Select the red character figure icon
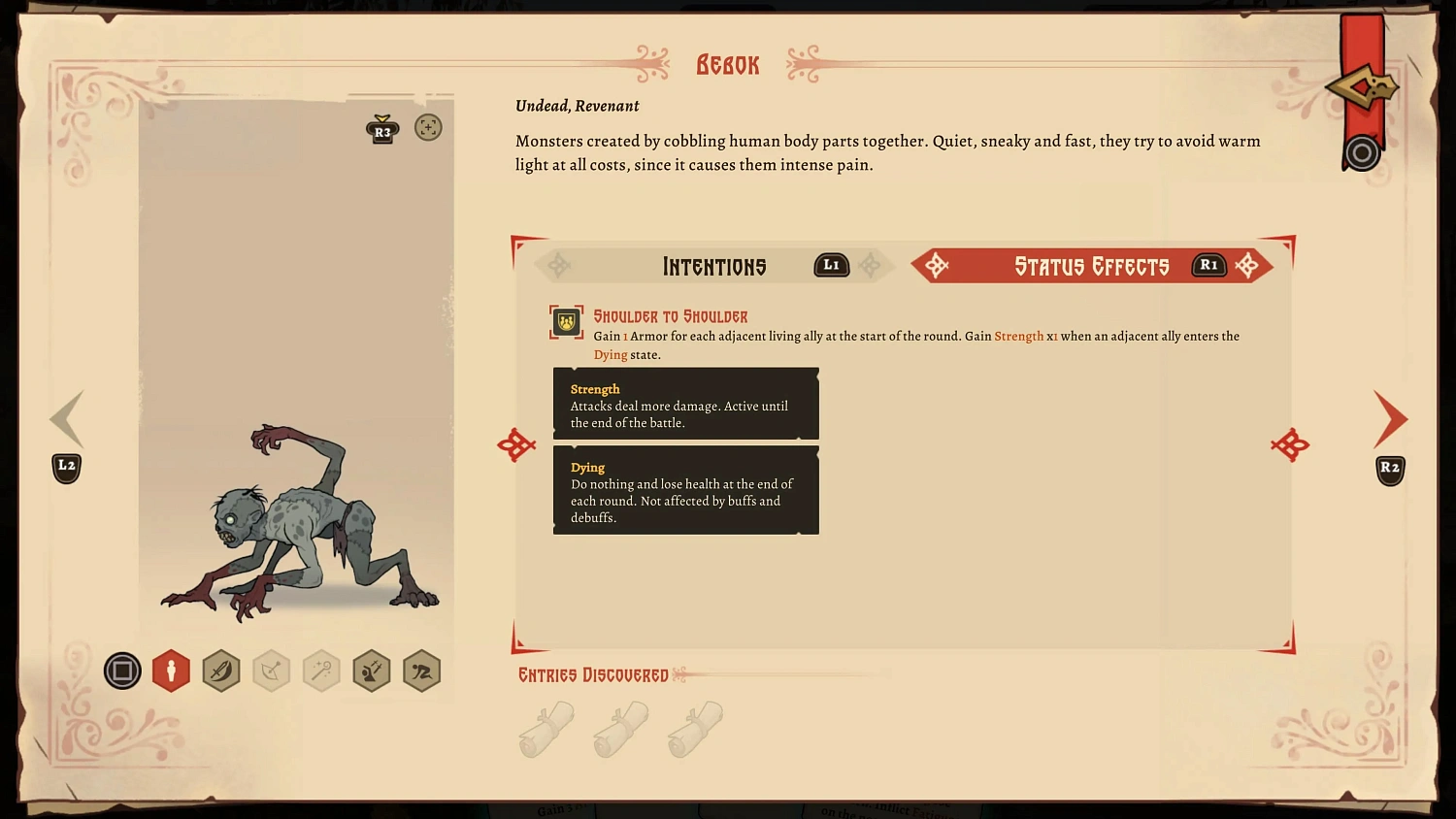 171,671
